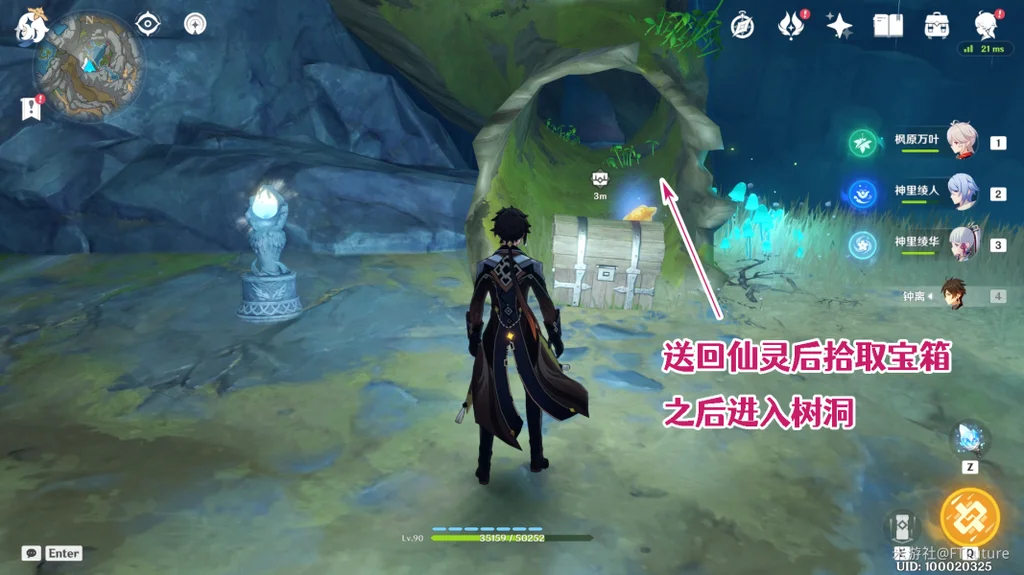
Task: Activate the eye-shaped elemental sight icon
Action: point(148,23)
